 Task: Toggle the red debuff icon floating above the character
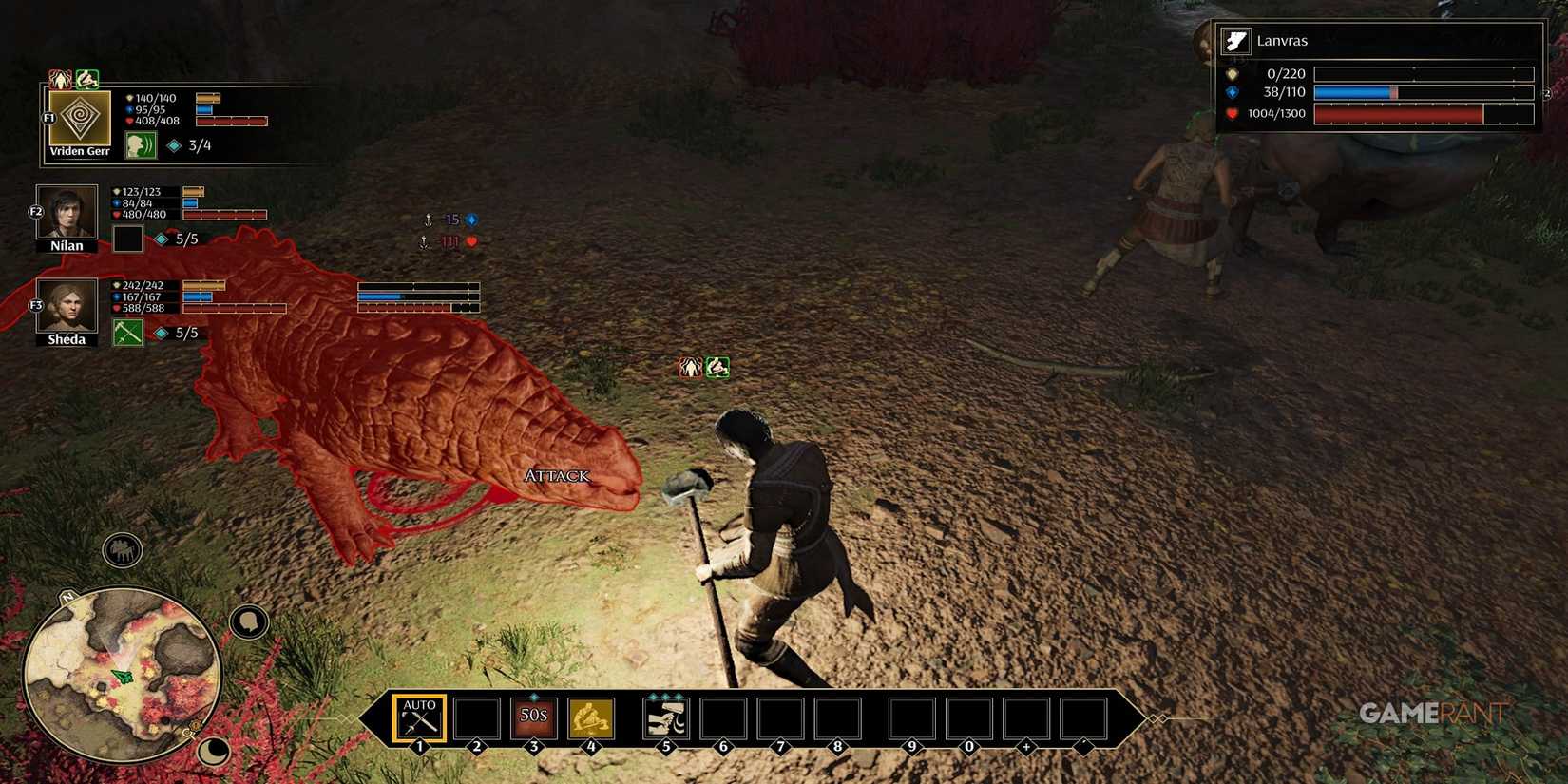pos(690,367)
